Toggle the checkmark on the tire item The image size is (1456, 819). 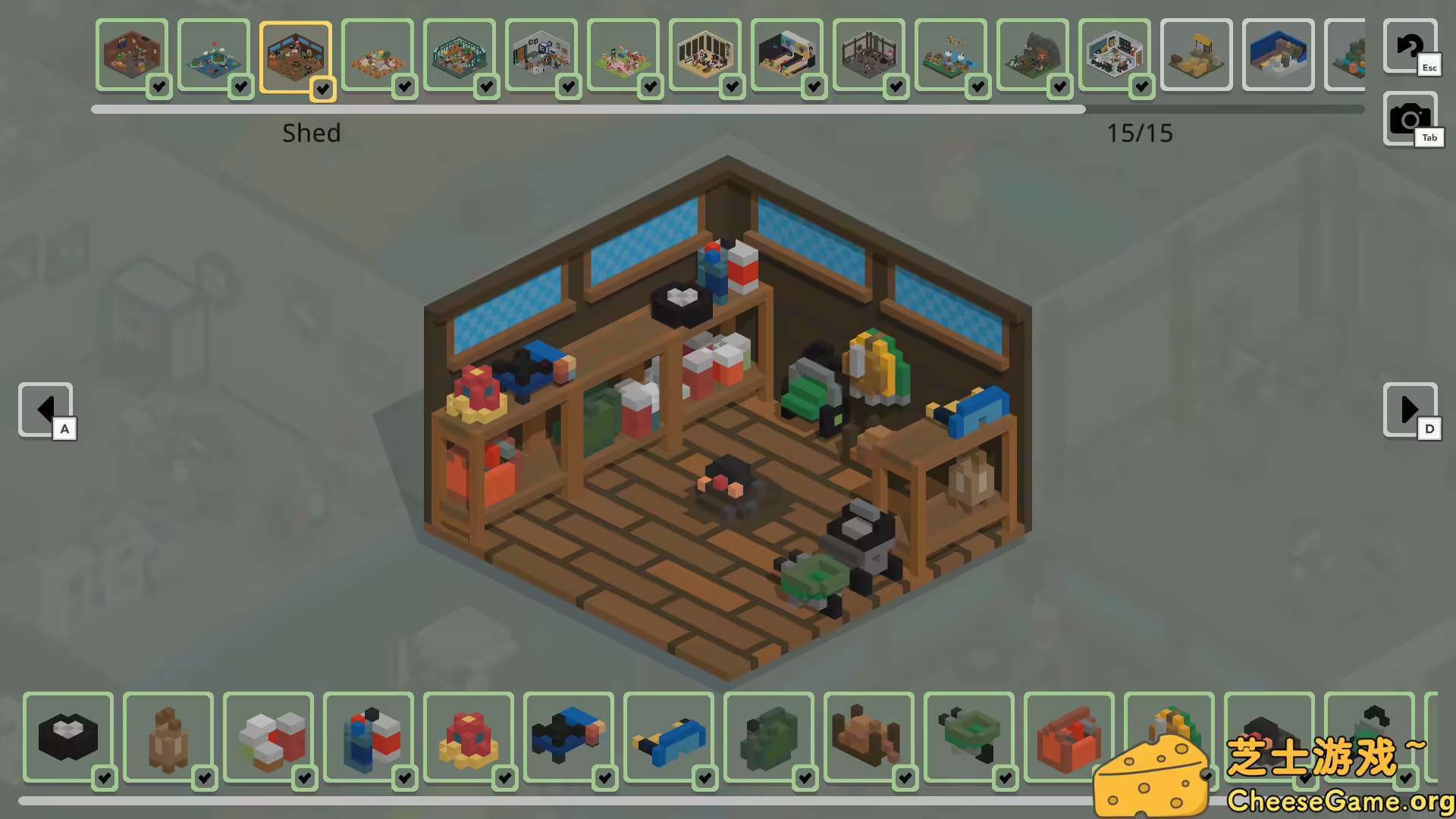point(104,777)
